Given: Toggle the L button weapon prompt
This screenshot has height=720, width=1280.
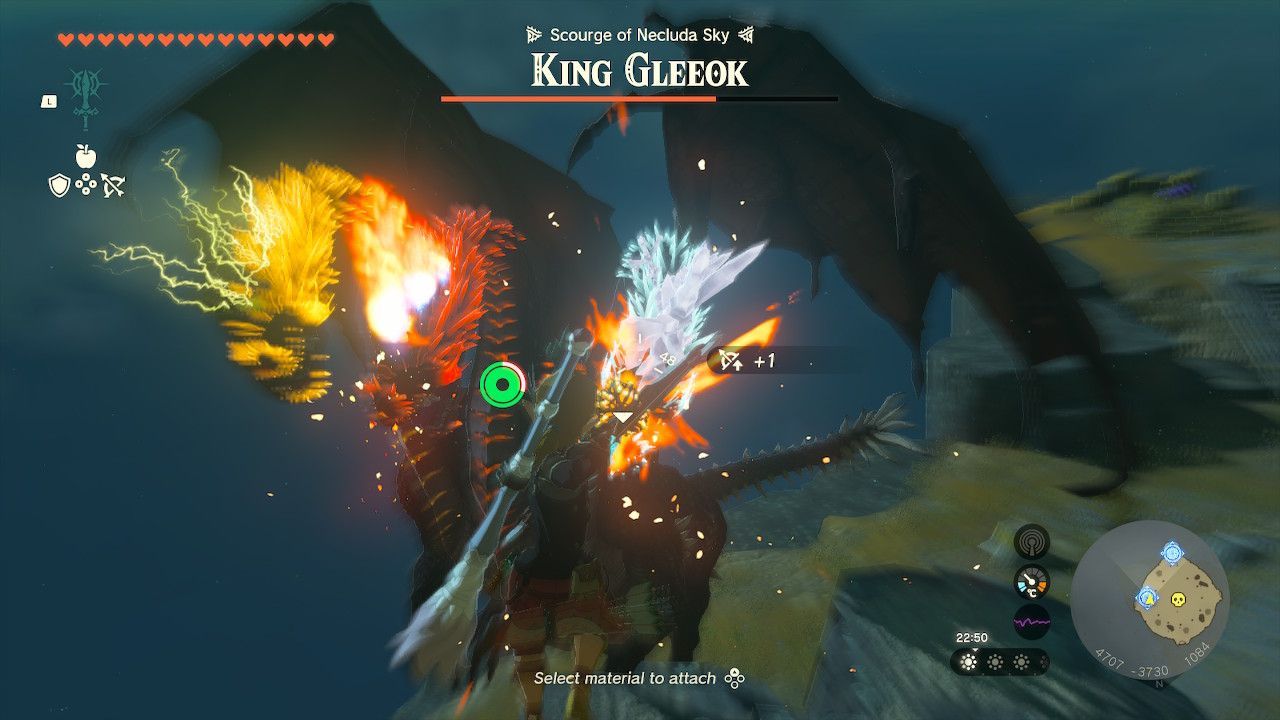Looking at the screenshot, I should pyautogui.click(x=50, y=102).
